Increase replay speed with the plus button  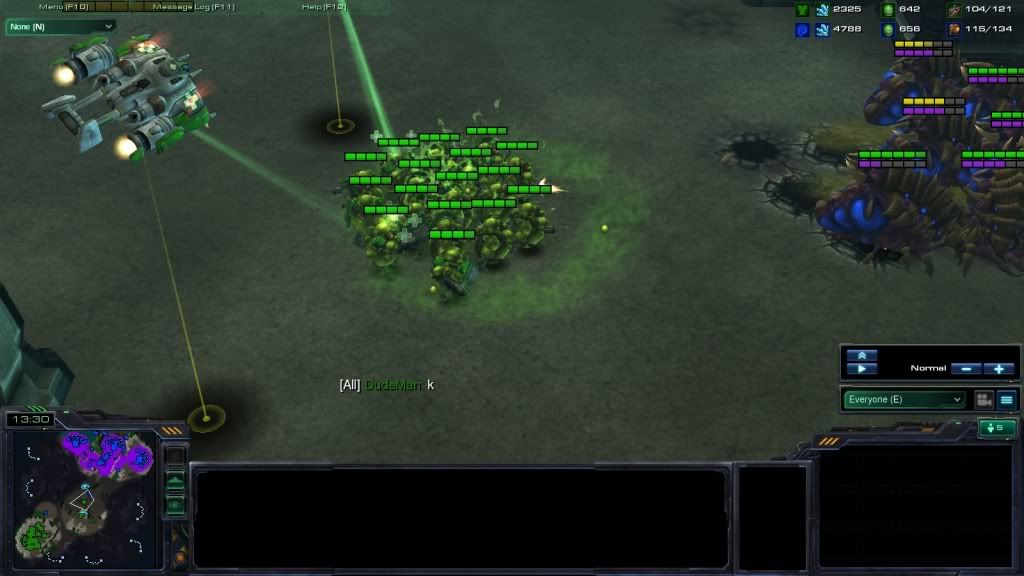pyautogui.click(x=999, y=369)
